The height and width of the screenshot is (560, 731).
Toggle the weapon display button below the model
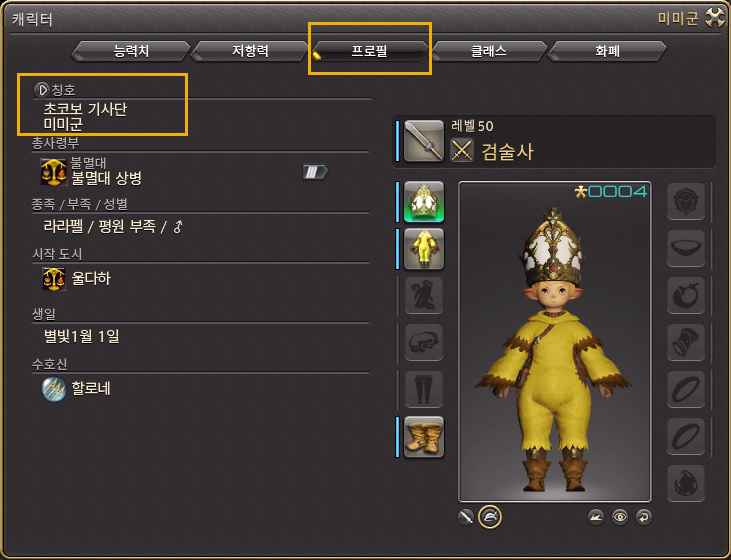(466, 516)
